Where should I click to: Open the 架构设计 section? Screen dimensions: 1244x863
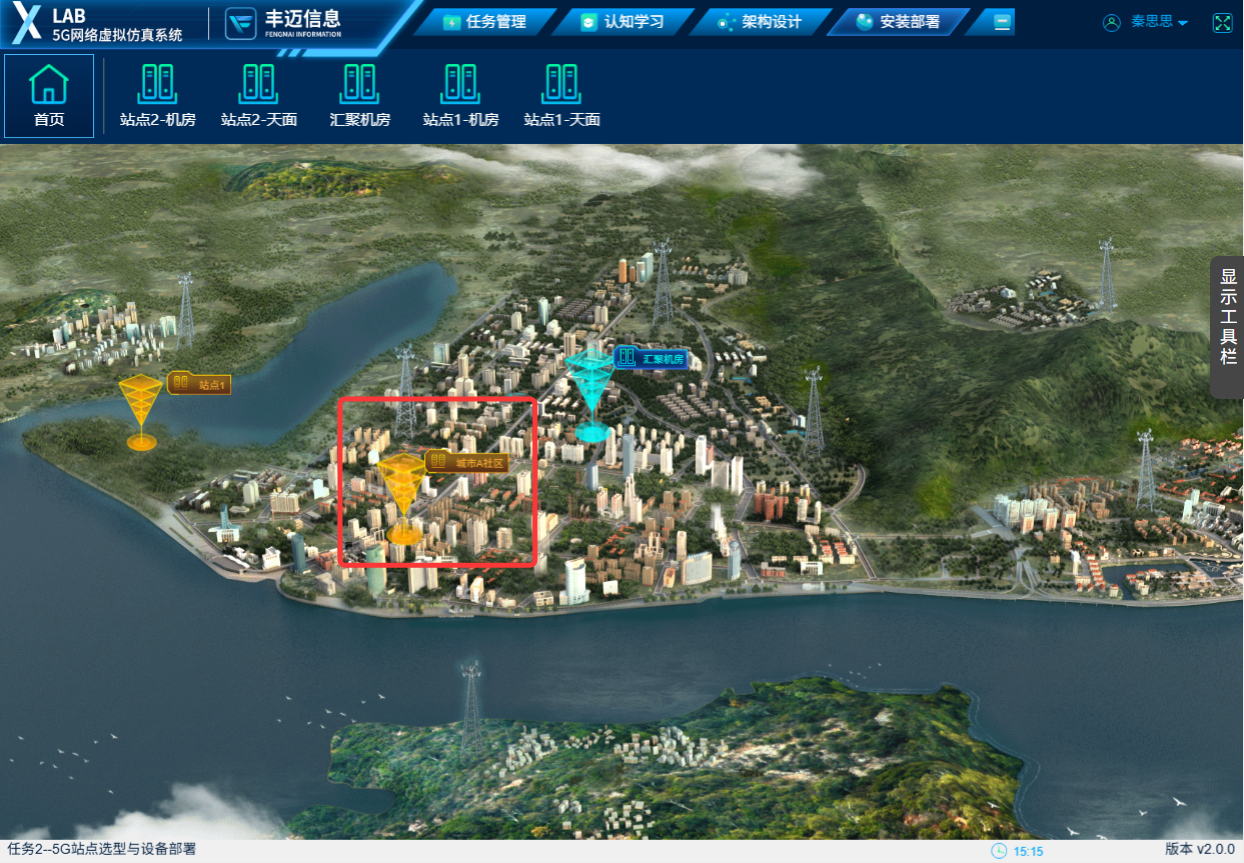(x=761, y=22)
